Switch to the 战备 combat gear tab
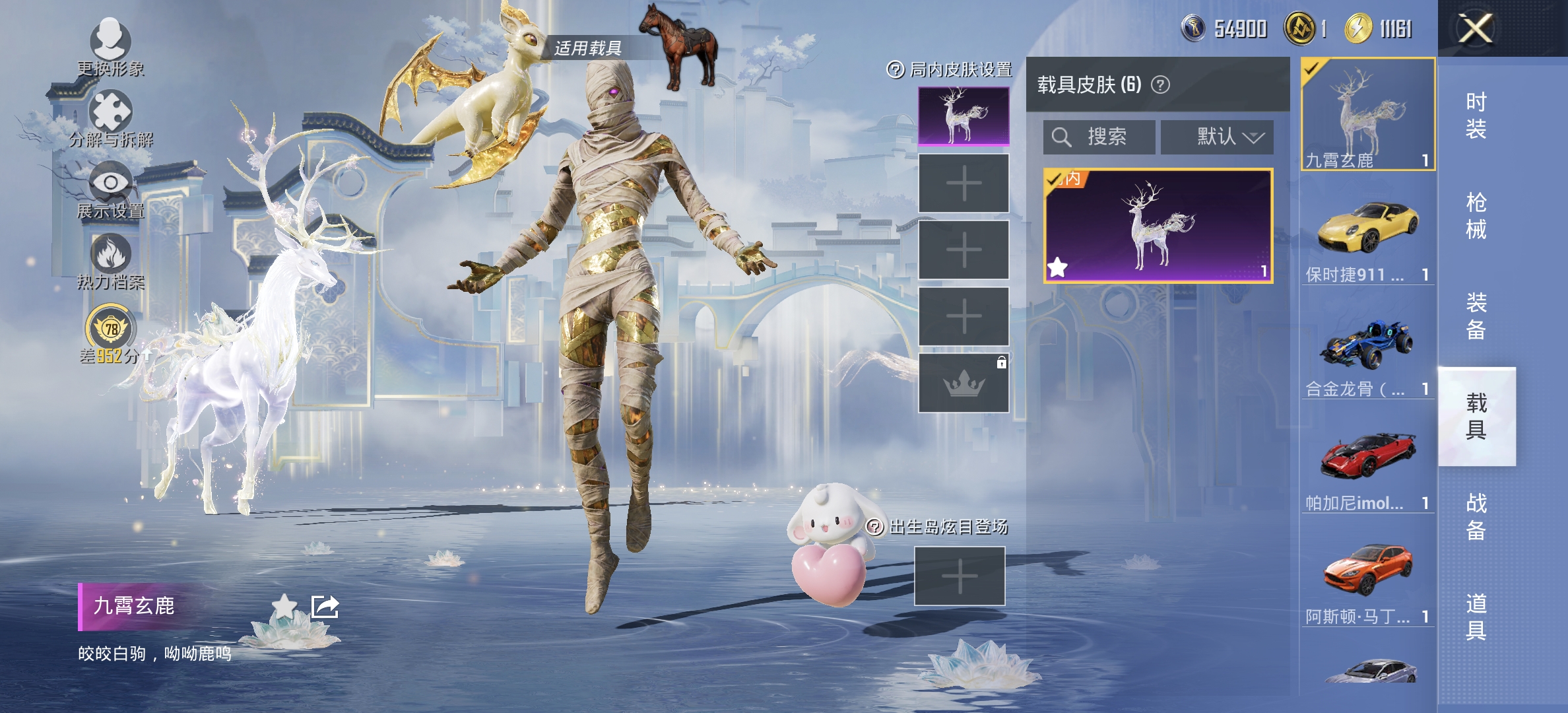 tap(1476, 517)
